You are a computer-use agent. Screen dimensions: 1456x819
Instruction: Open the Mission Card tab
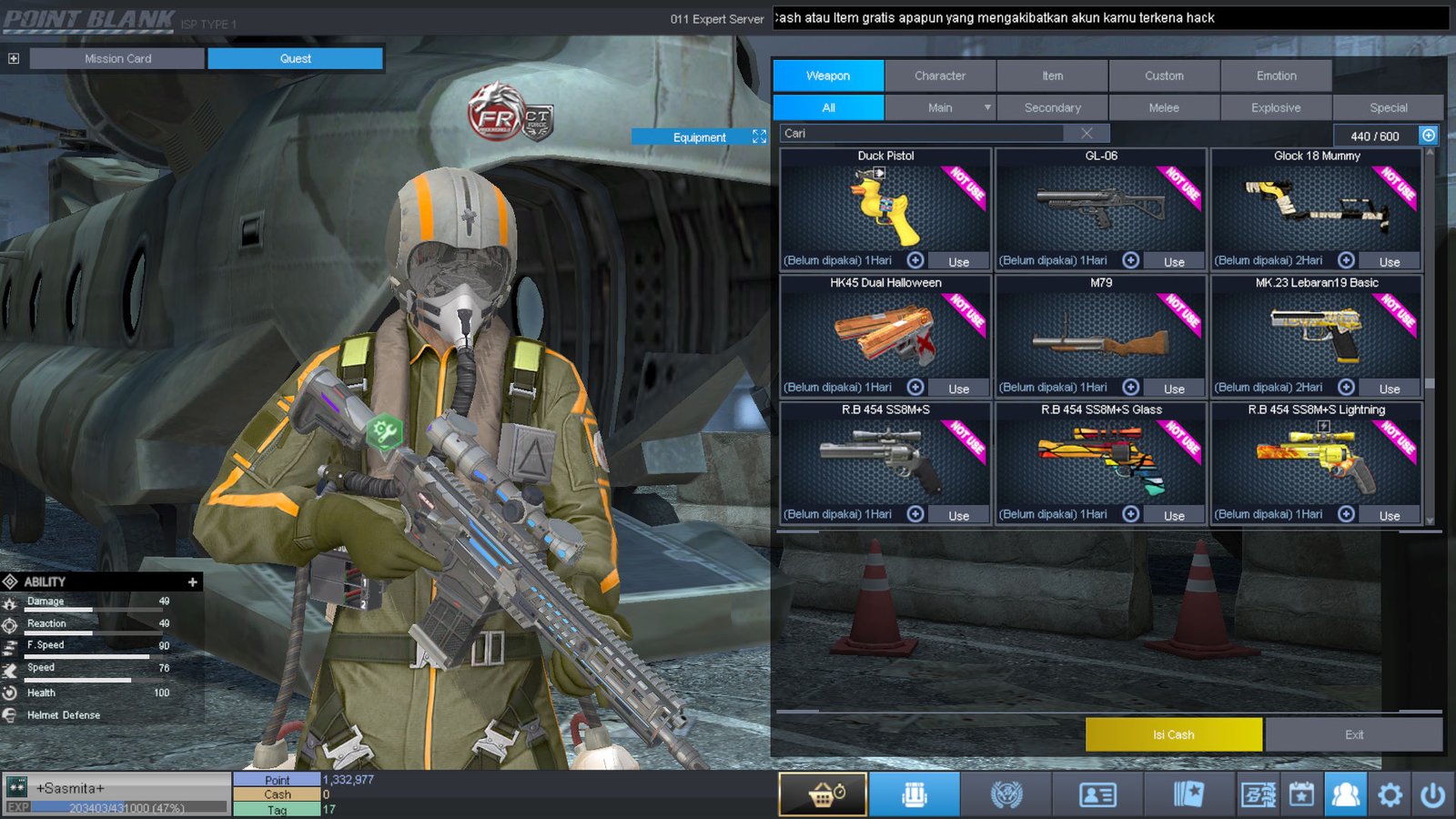click(x=117, y=58)
